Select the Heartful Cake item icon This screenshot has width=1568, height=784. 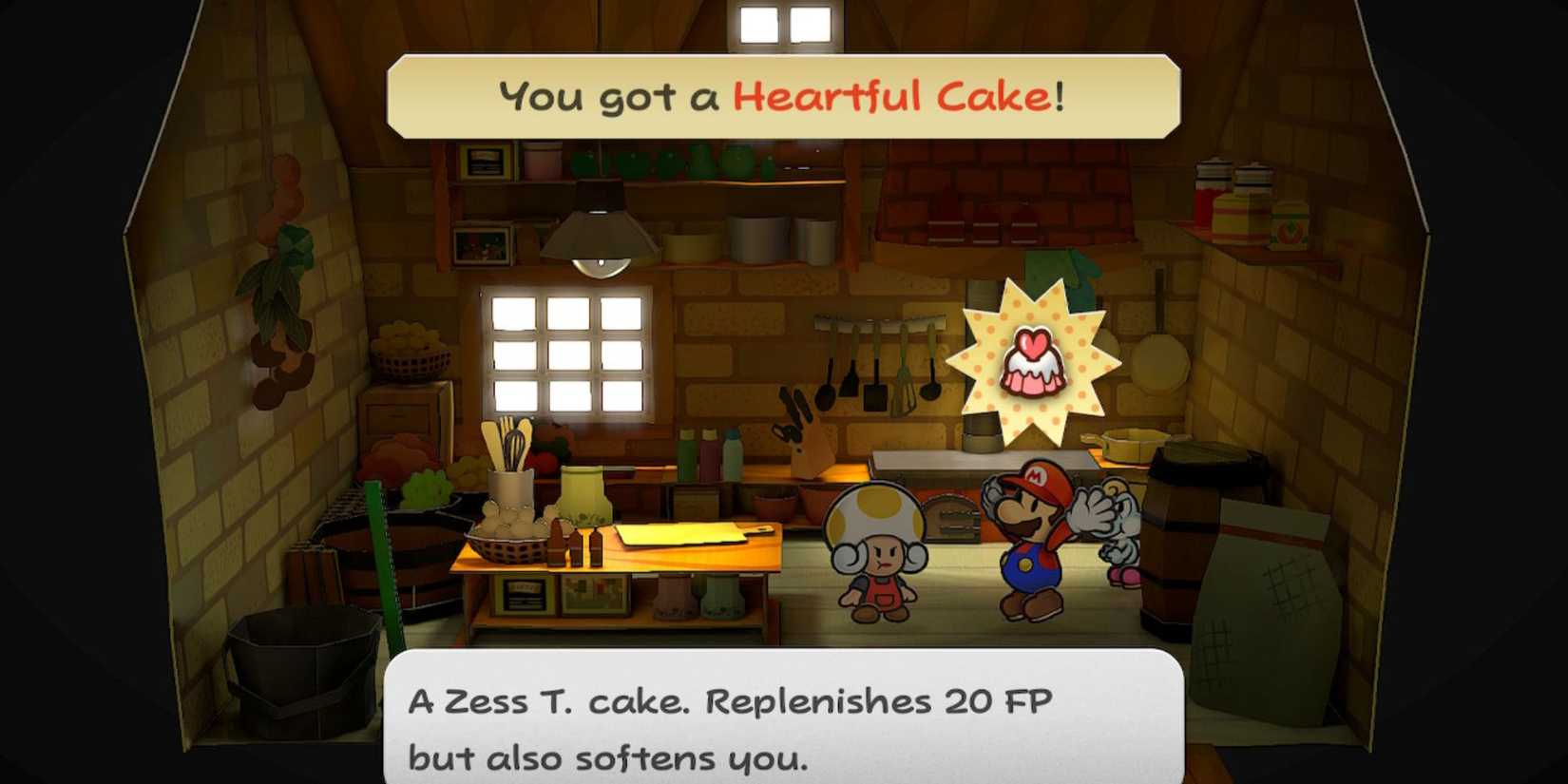pos(1038,366)
